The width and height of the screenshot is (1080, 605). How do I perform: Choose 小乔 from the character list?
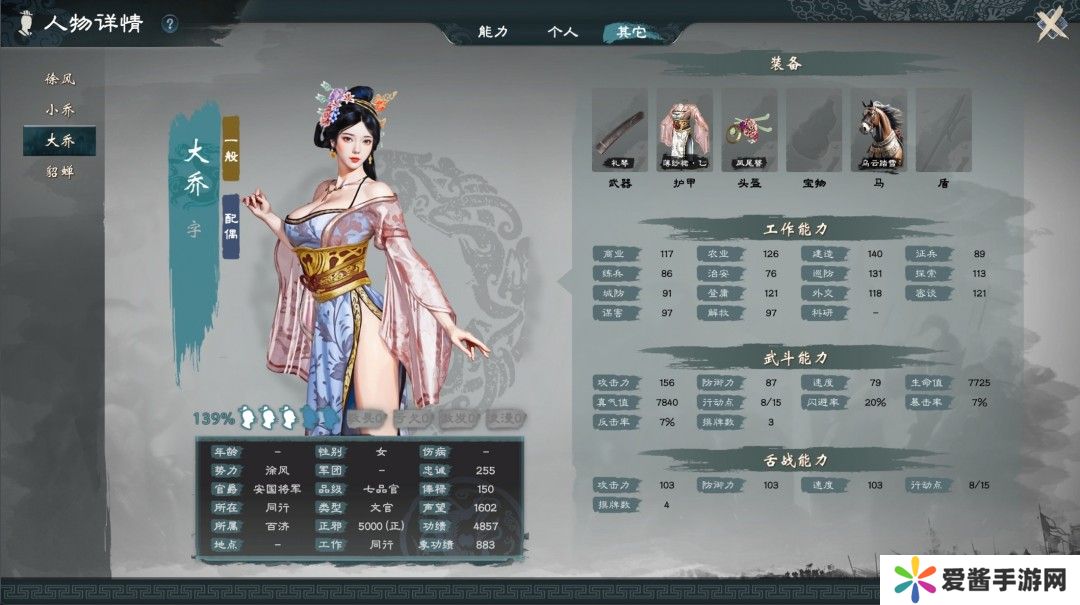(x=60, y=109)
